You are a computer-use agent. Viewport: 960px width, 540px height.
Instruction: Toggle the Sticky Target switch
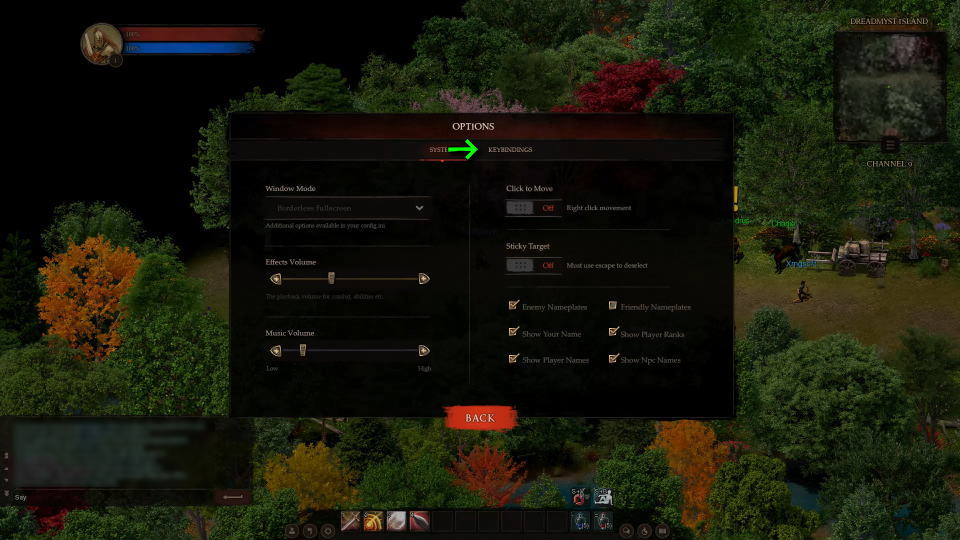pyautogui.click(x=532, y=265)
